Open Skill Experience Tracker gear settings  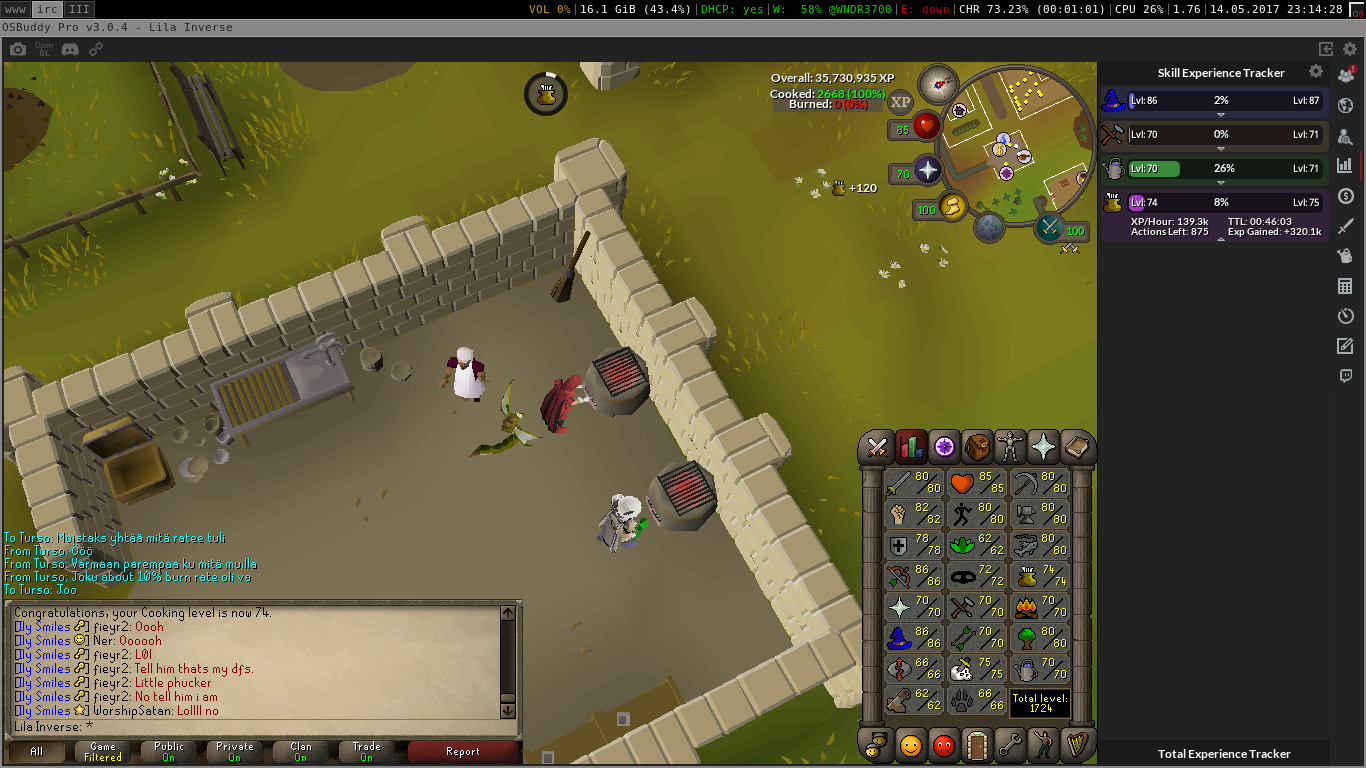click(1316, 72)
